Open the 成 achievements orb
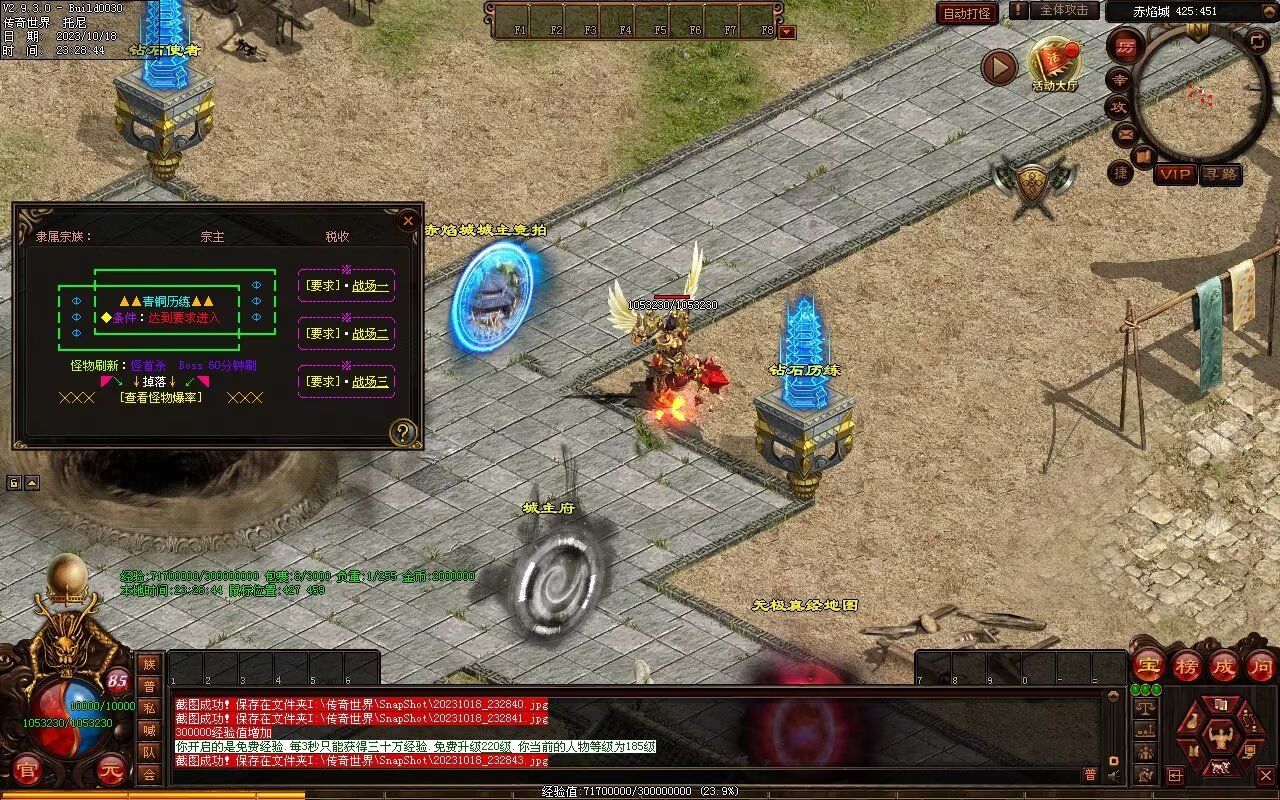 click(1224, 665)
